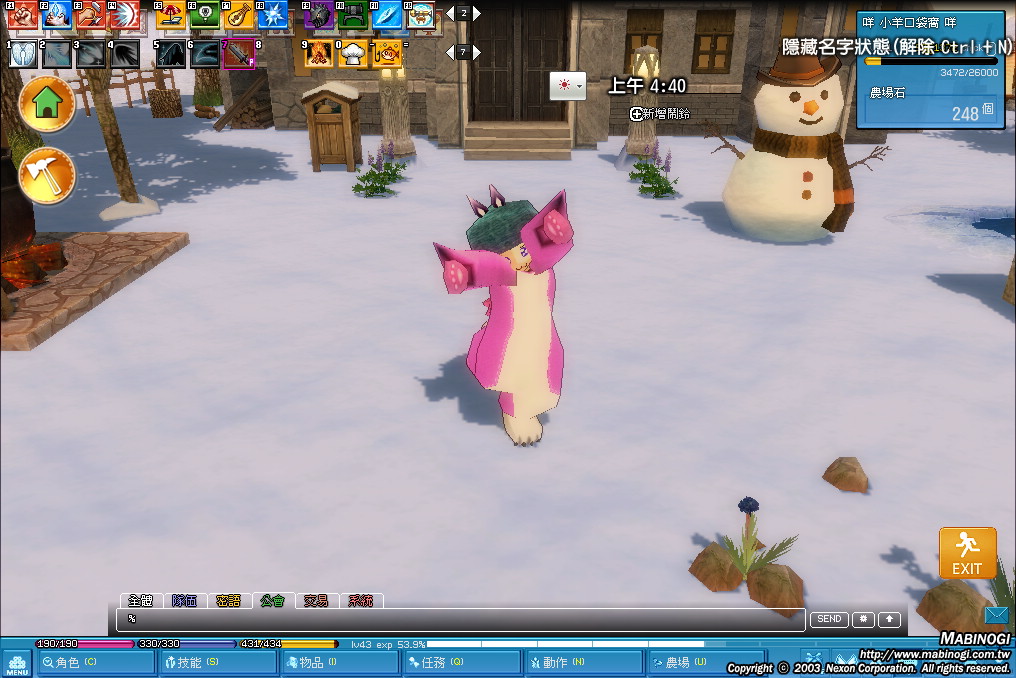Screen dimensions: 1016x678
Task: Open the mail envelope icon
Action: coord(996,615)
